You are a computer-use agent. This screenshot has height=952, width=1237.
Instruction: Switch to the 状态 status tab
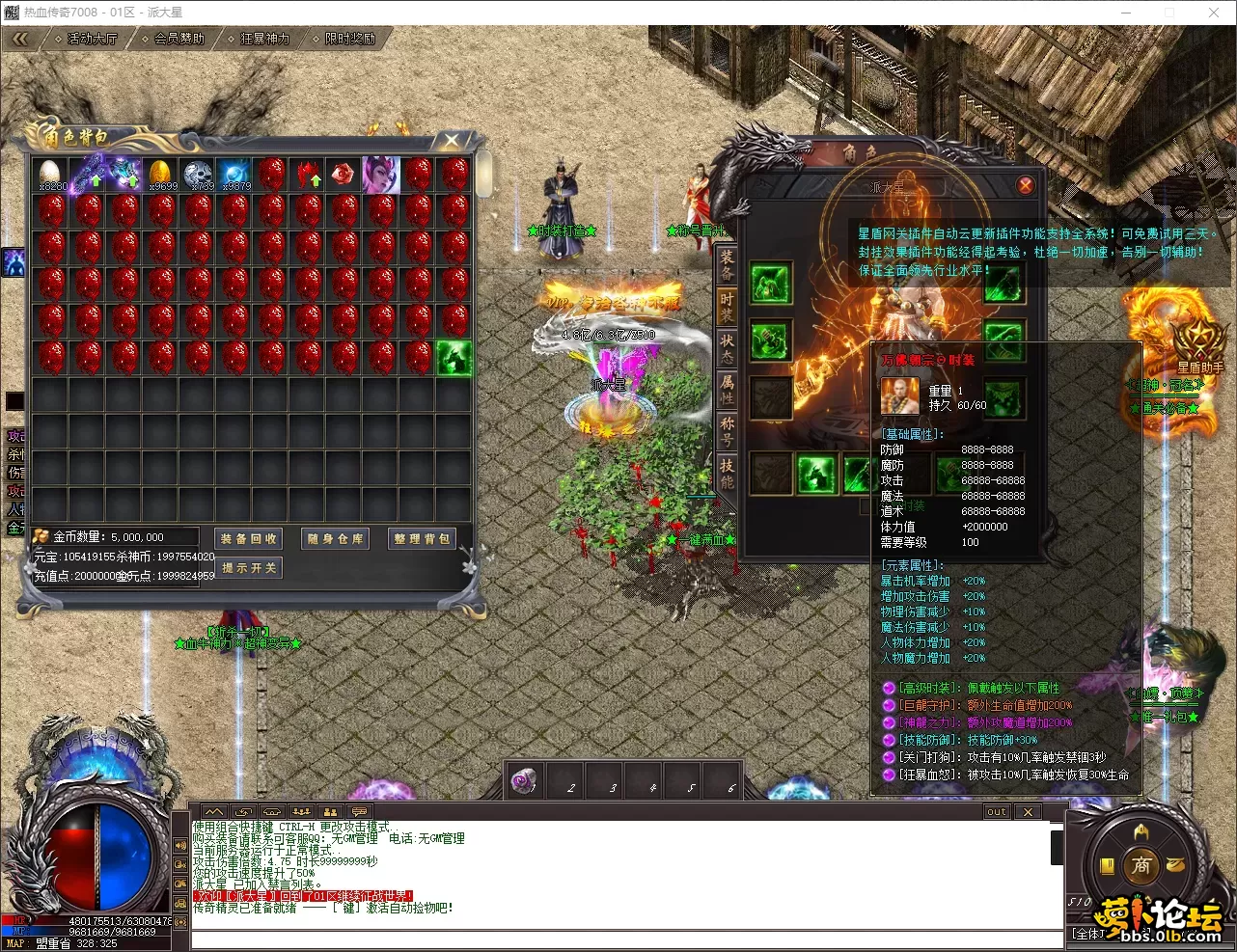click(727, 348)
